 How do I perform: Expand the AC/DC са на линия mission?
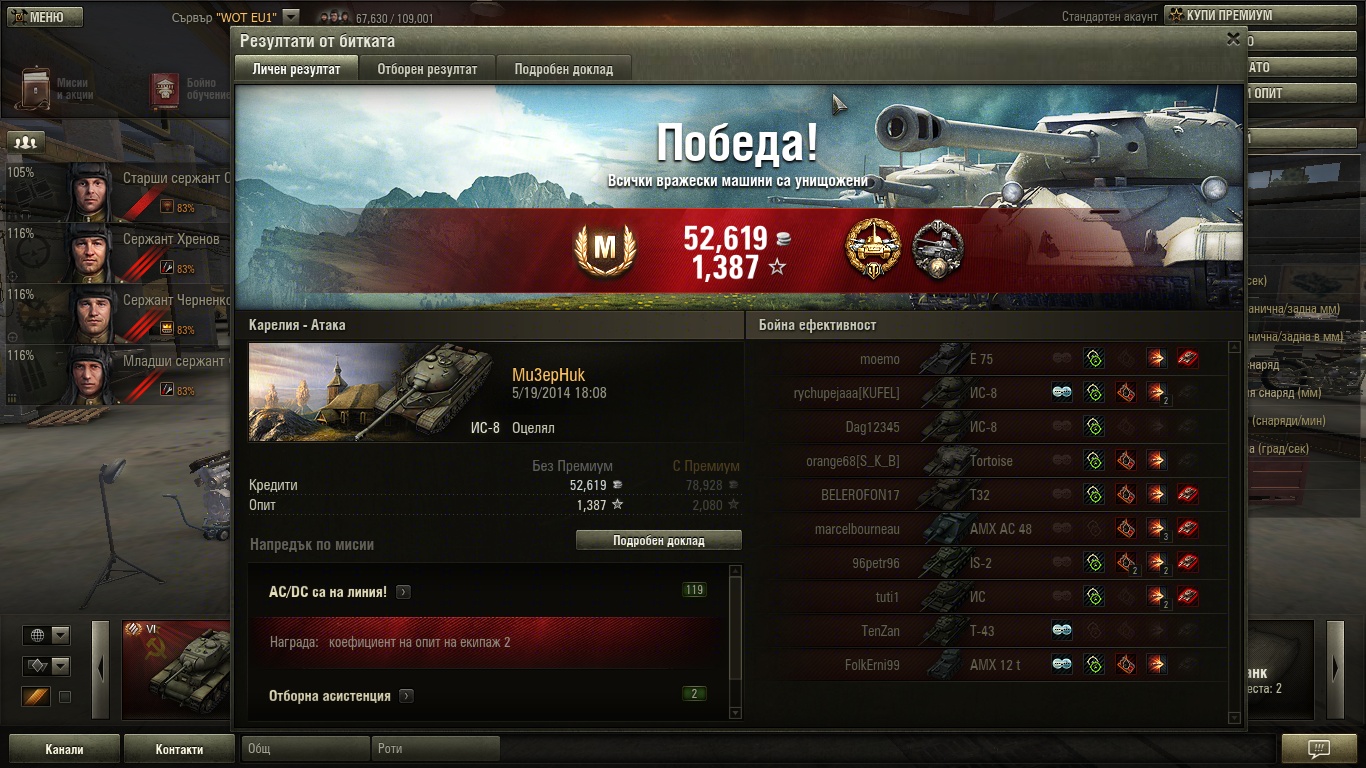(403, 592)
